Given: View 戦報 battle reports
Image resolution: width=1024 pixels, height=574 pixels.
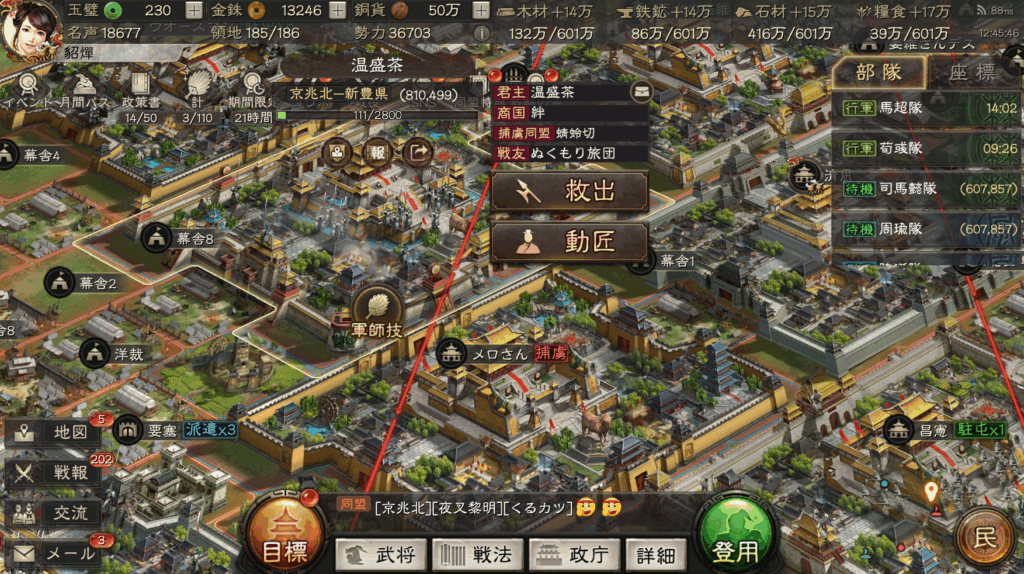Looking at the screenshot, I should point(56,472).
